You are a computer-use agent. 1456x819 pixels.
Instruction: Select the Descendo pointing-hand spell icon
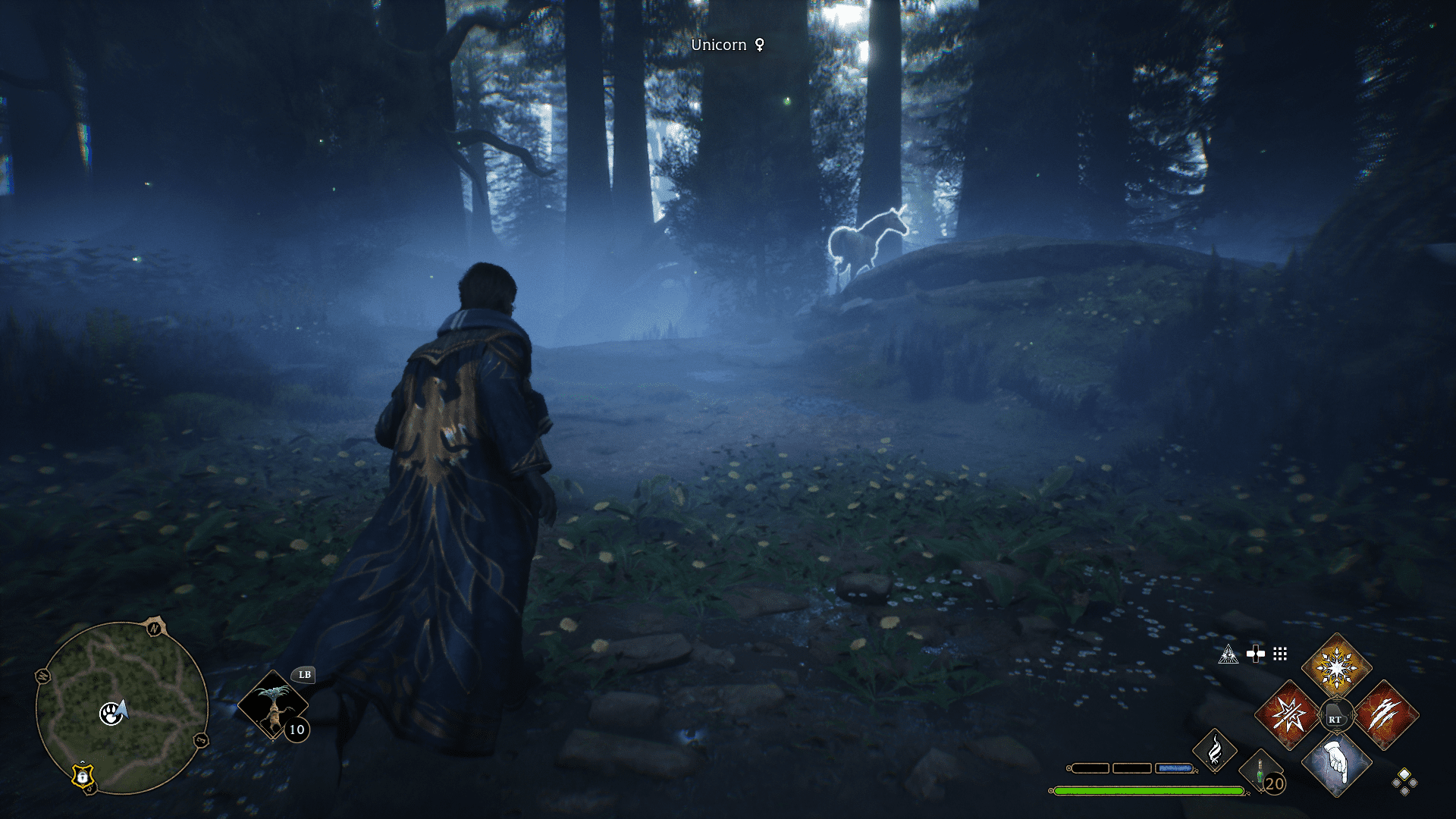coord(1338,765)
